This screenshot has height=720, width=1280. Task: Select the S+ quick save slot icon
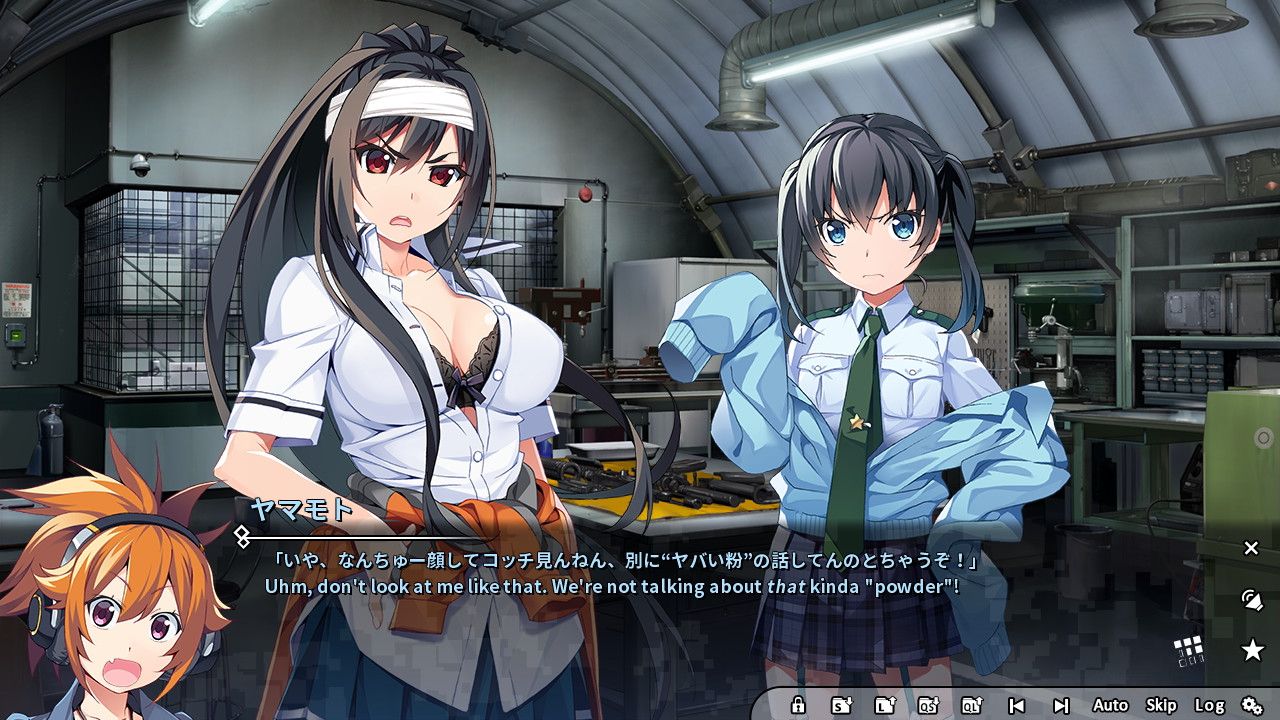[841, 706]
